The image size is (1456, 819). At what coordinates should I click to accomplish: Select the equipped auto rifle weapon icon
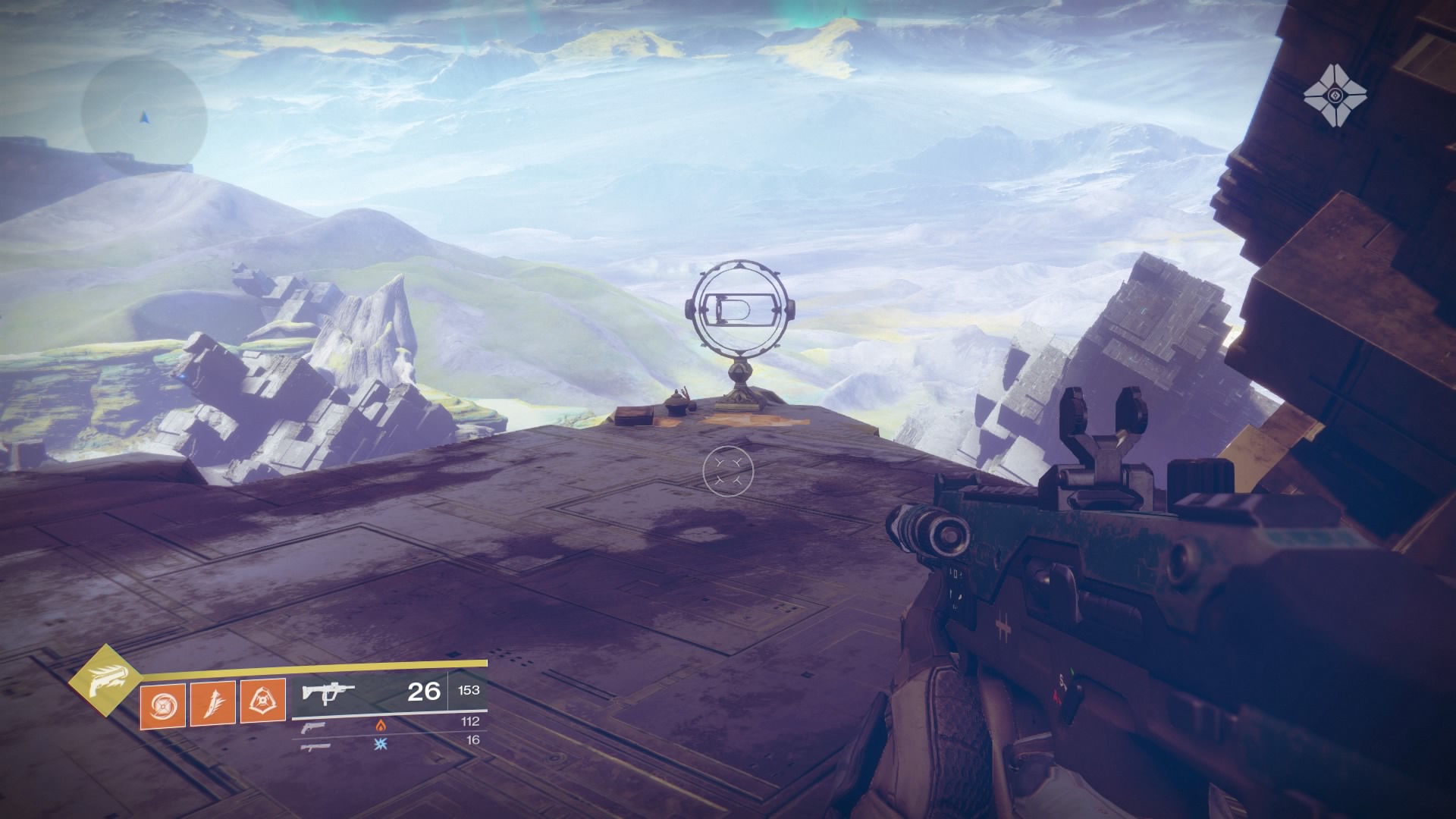(328, 692)
